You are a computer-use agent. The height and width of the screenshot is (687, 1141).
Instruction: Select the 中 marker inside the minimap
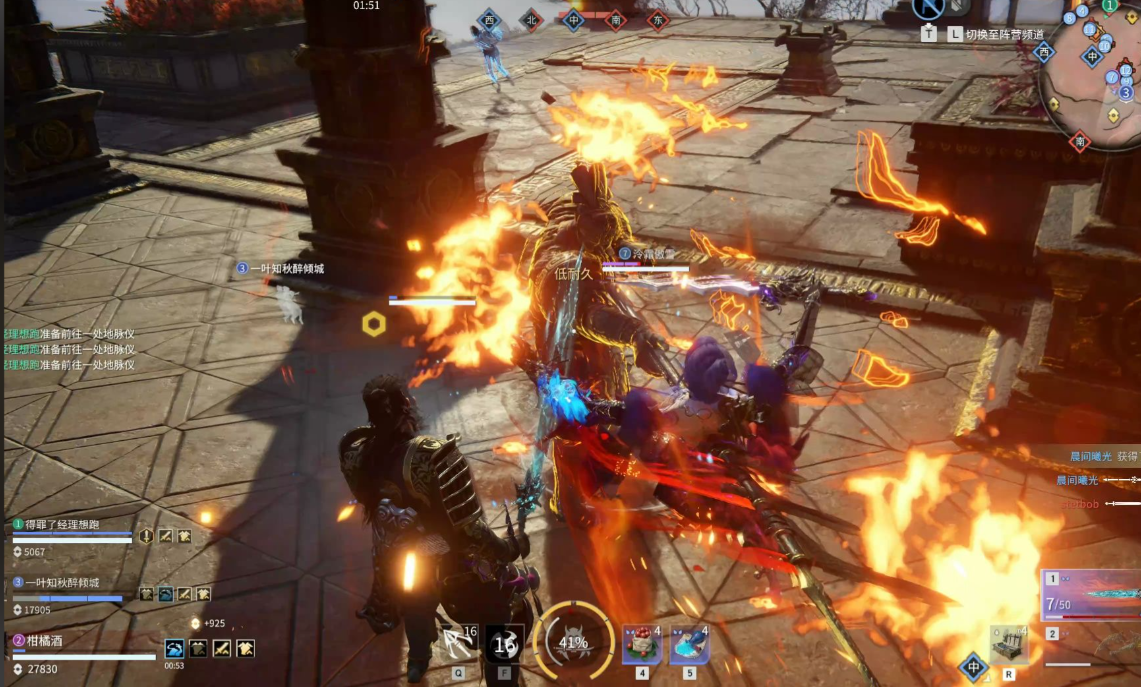(x=1092, y=57)
